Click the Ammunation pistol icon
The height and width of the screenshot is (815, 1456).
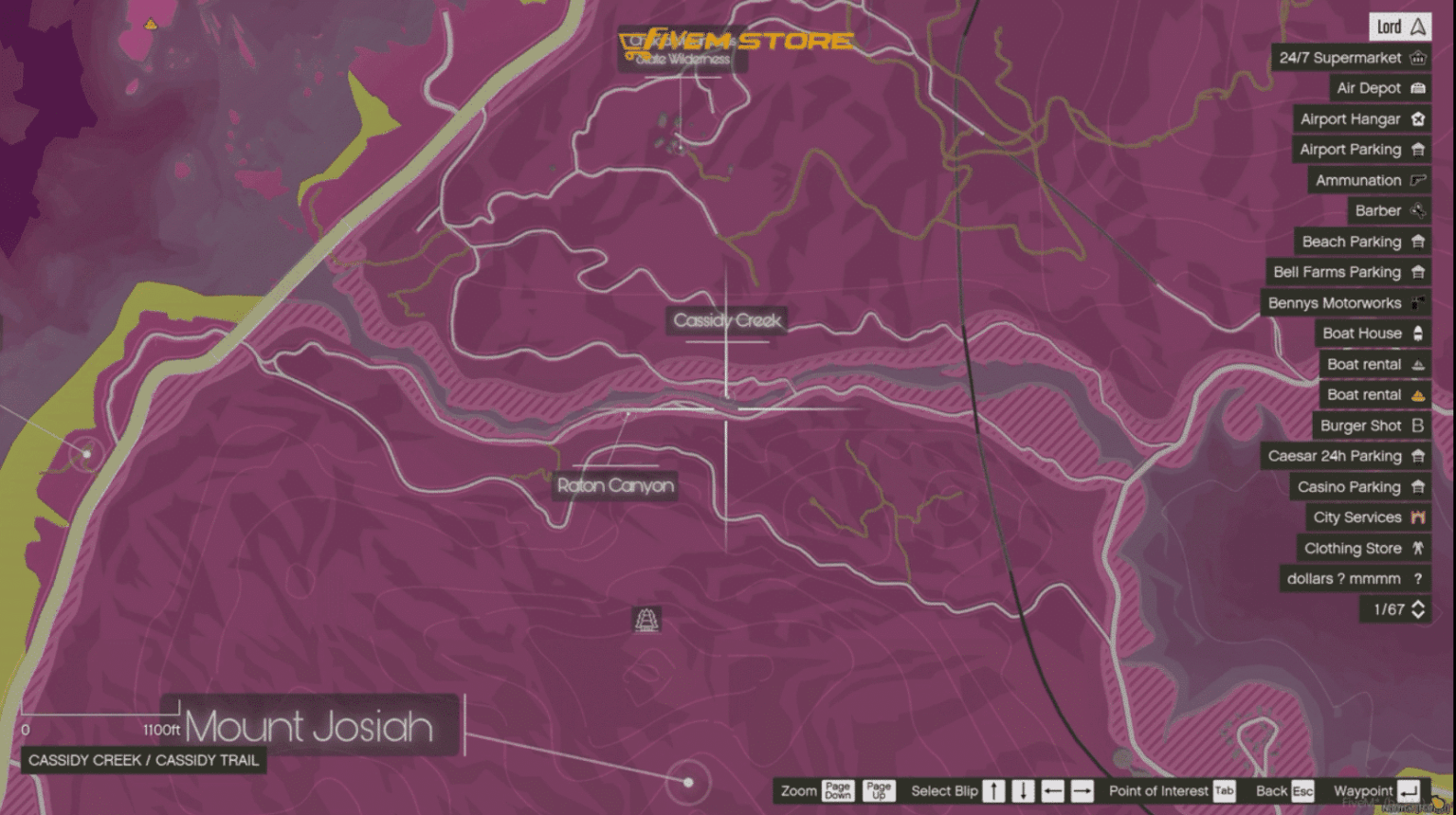(x=1418, y=180)
